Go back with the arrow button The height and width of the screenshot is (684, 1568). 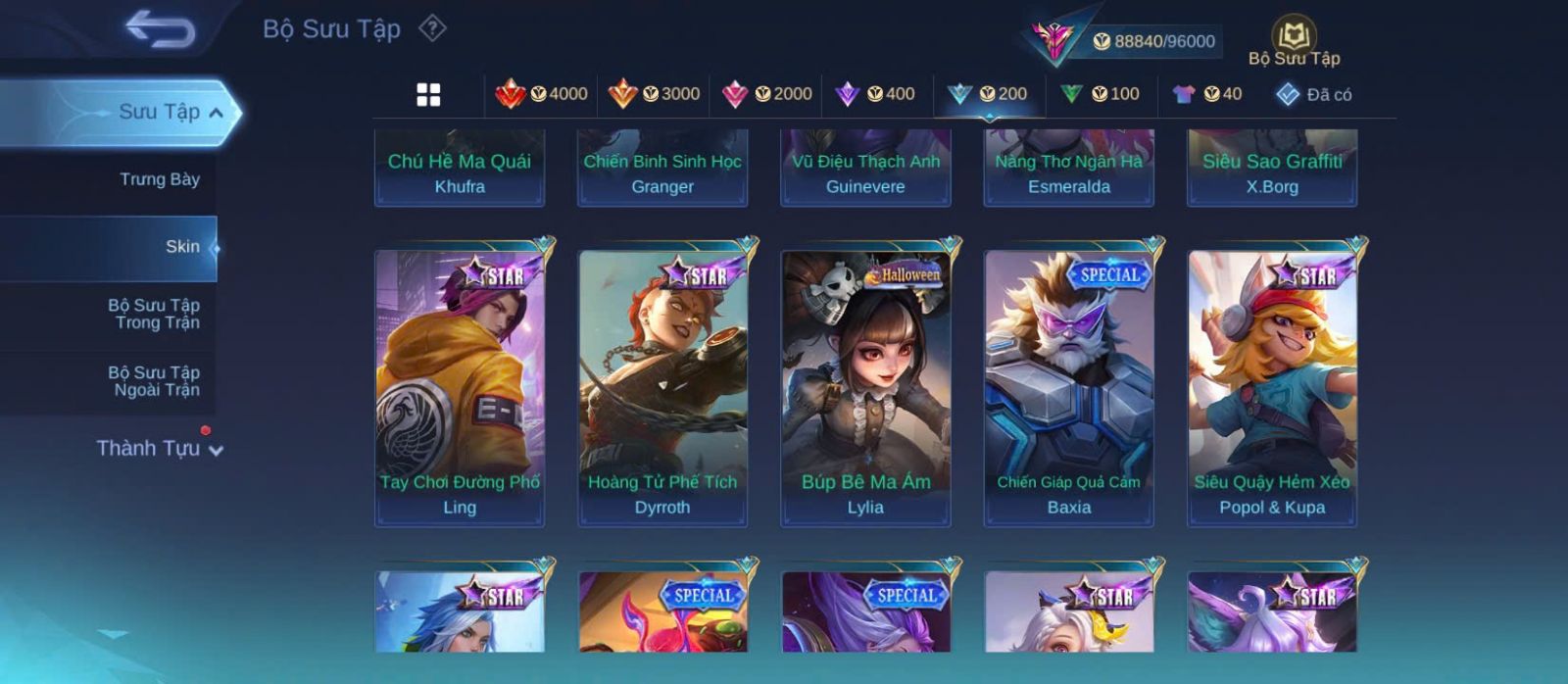160,29
